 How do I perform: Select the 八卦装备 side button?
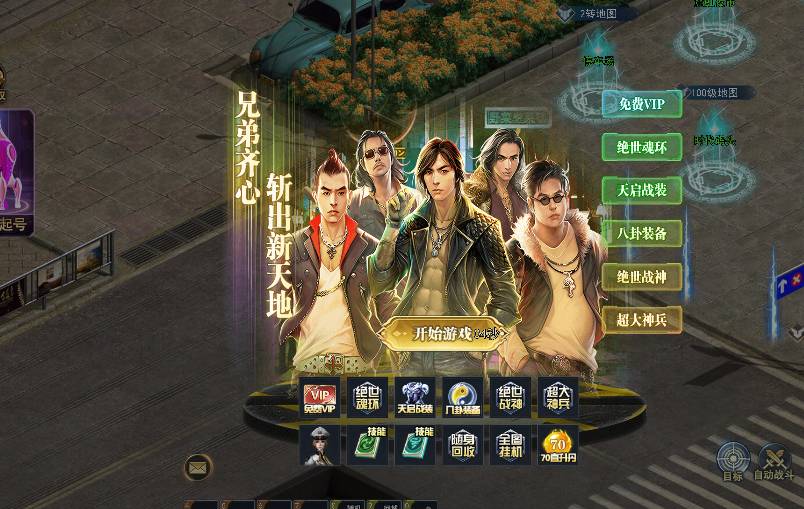[x=641, y=233]
